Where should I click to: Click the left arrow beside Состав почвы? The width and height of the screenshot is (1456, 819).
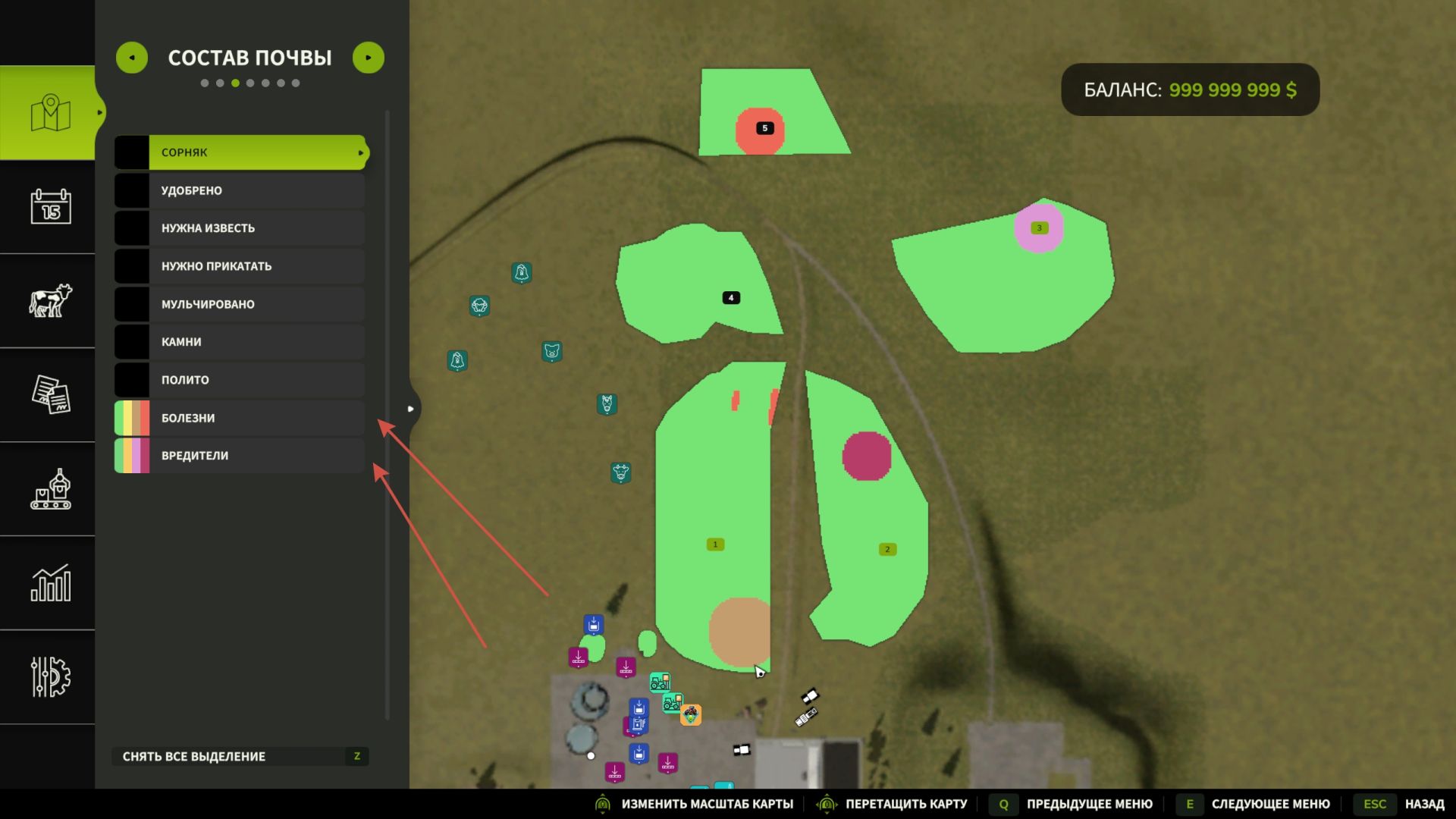(132, 58)
